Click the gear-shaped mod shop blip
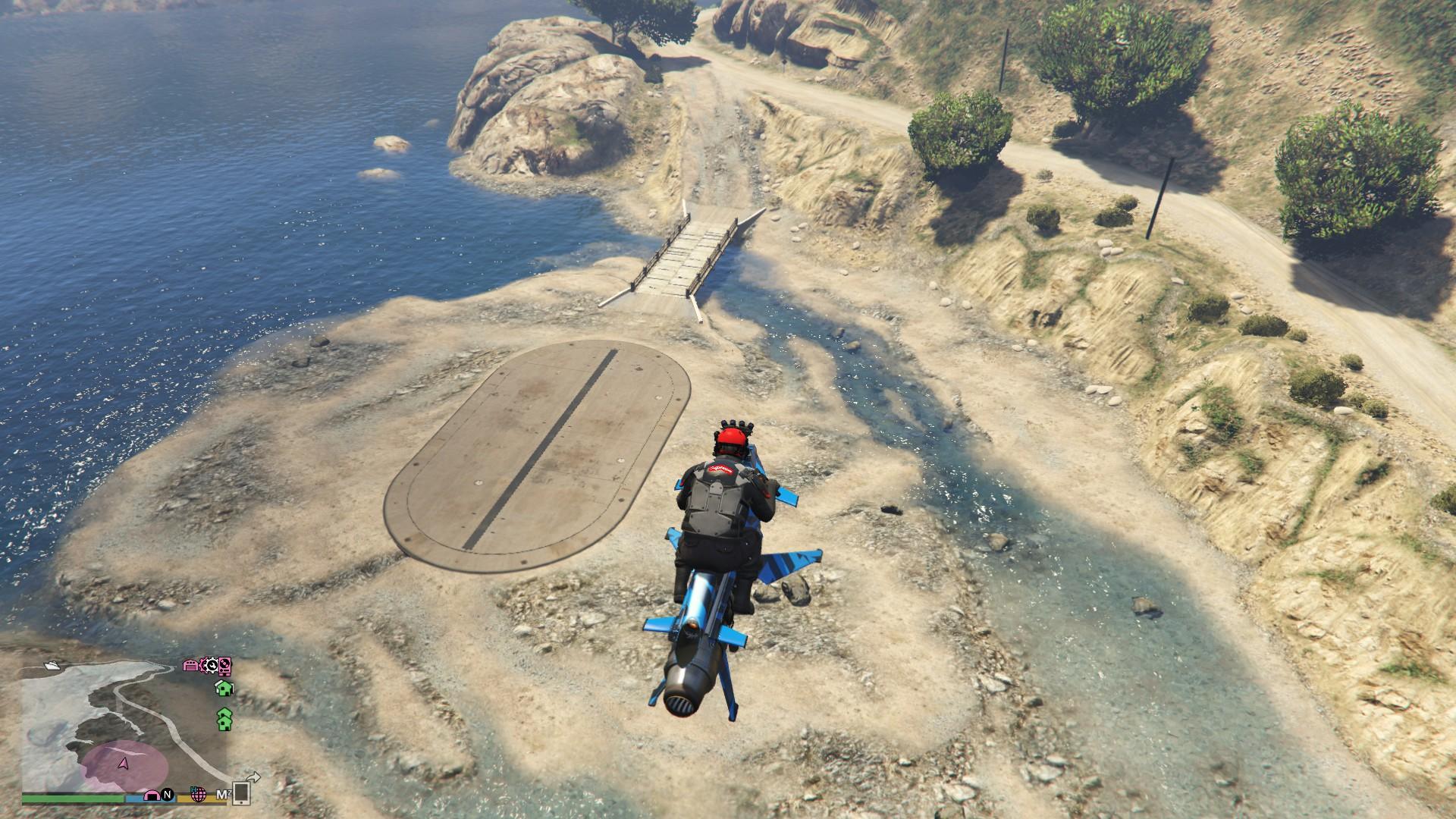The width and height of the screenshot is (1456, 819). [x=210, y=666]
